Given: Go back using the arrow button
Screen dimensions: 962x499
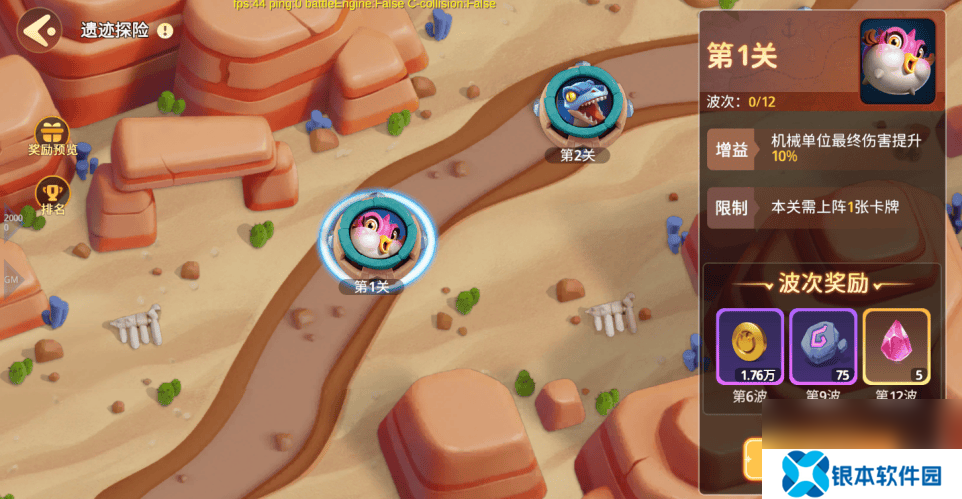Looking at the screenshot, I should pyautogui.click(x=40, y=30).
